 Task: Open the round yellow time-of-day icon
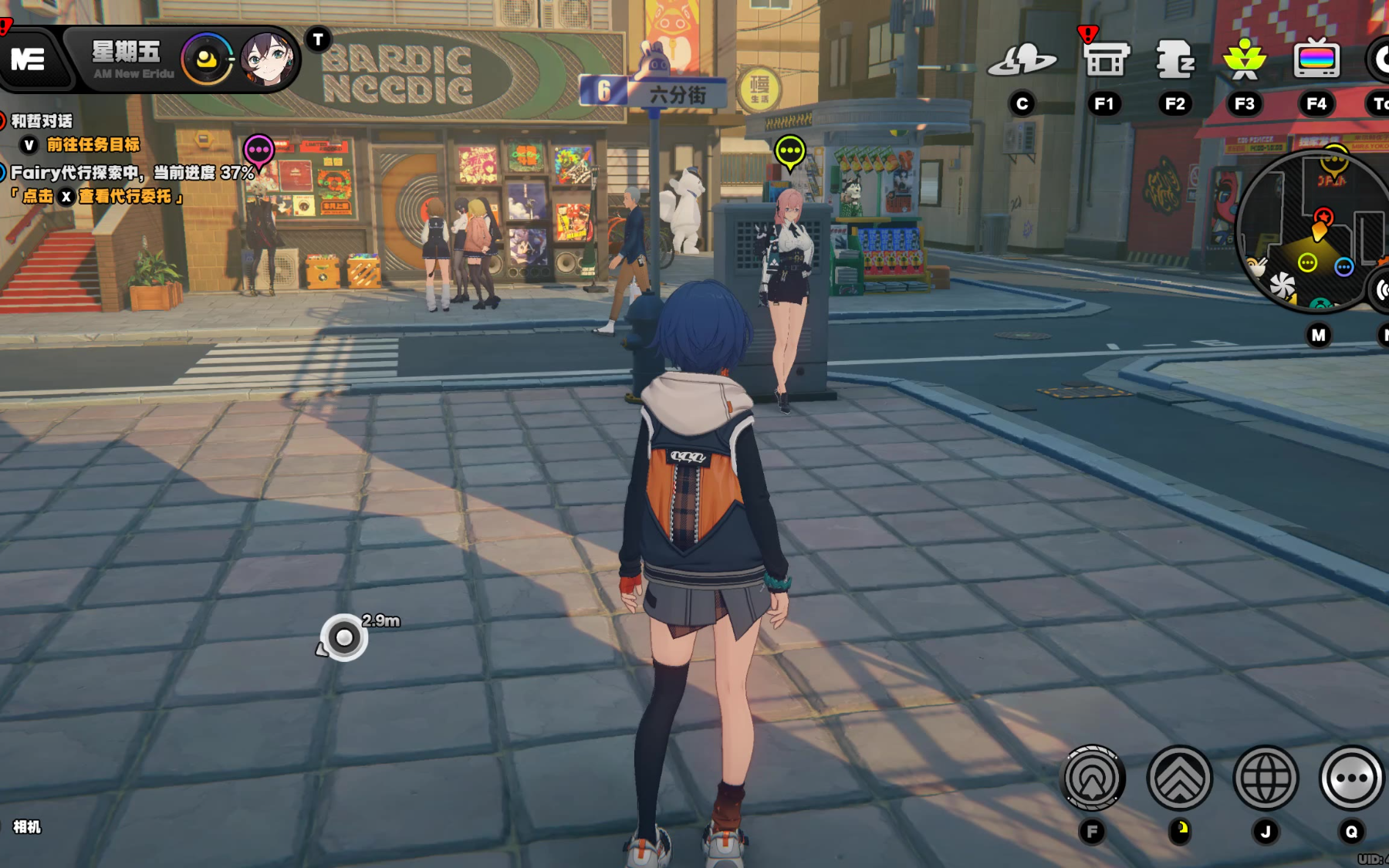pos(207,59)
